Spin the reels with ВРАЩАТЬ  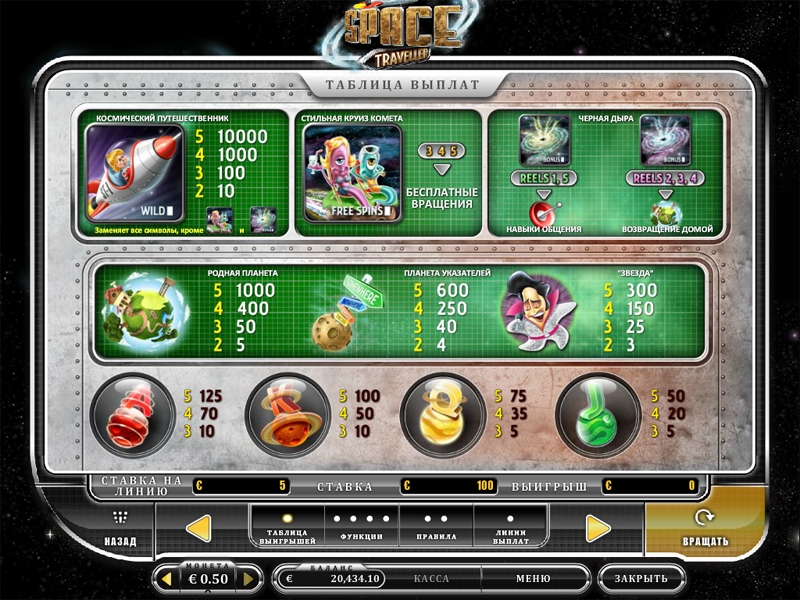pyautogui.click(x=706, y=529)
